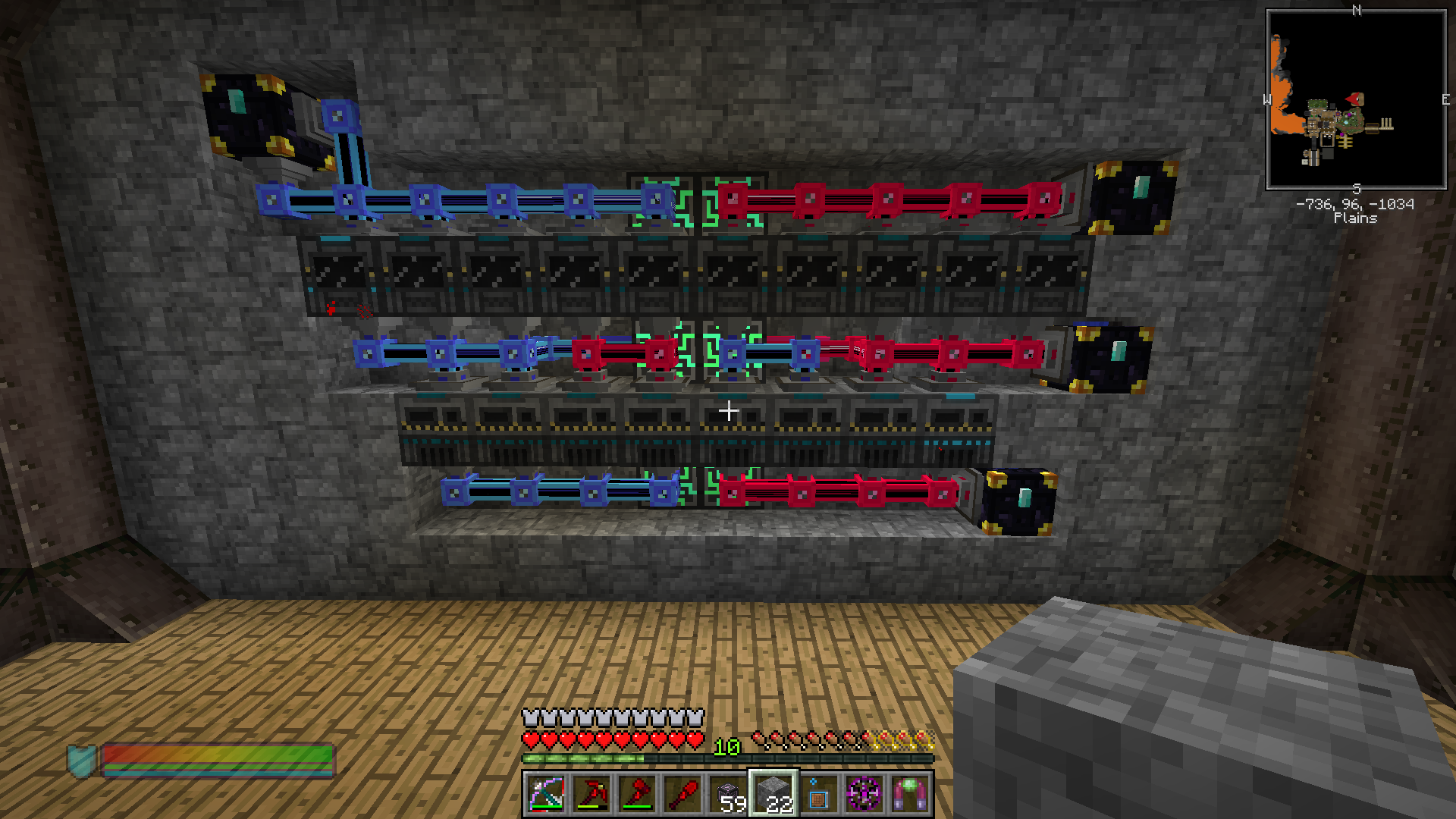Pick the stack of 22 stone blocks

(773, 794)
